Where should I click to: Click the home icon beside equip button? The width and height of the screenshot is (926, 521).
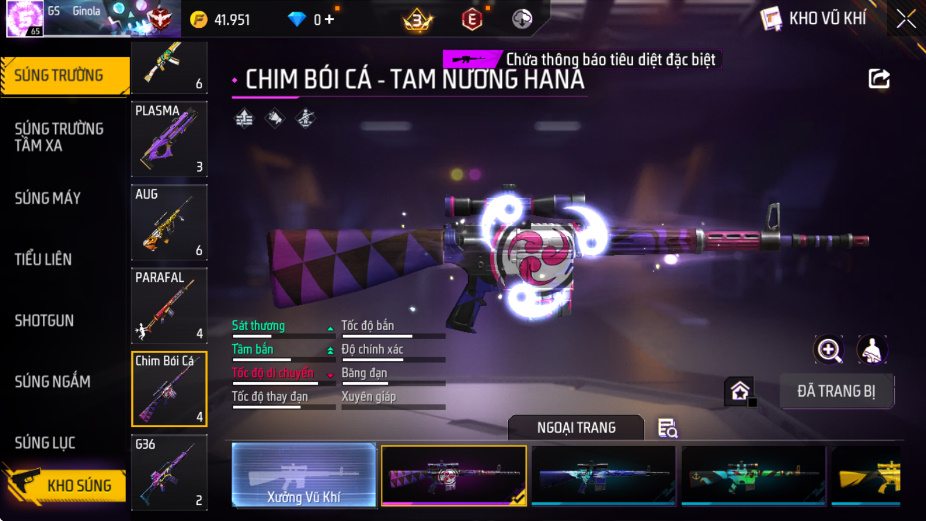pyautogui.click(x=740, y=391)
